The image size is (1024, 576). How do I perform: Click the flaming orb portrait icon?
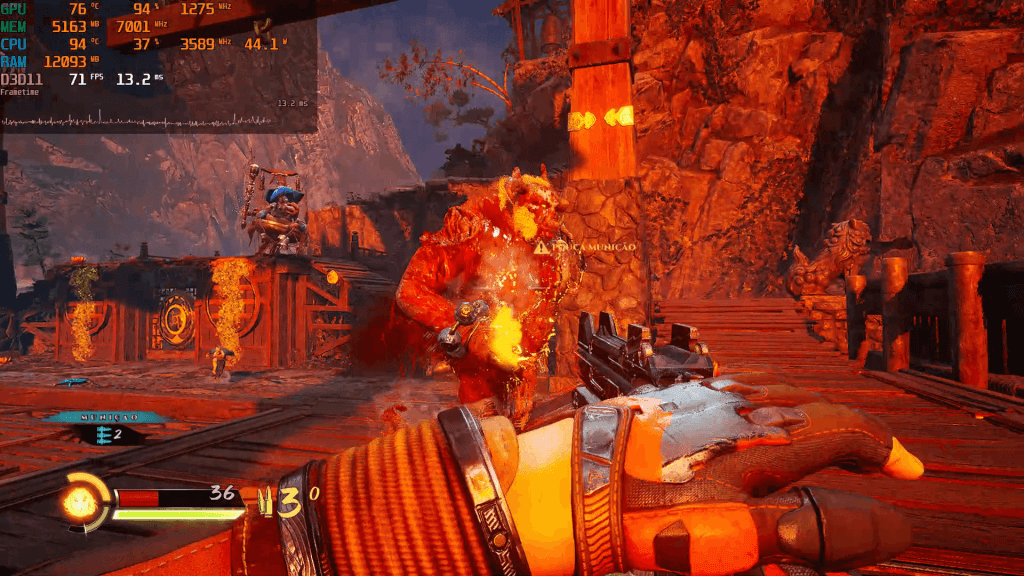(82, 500)
